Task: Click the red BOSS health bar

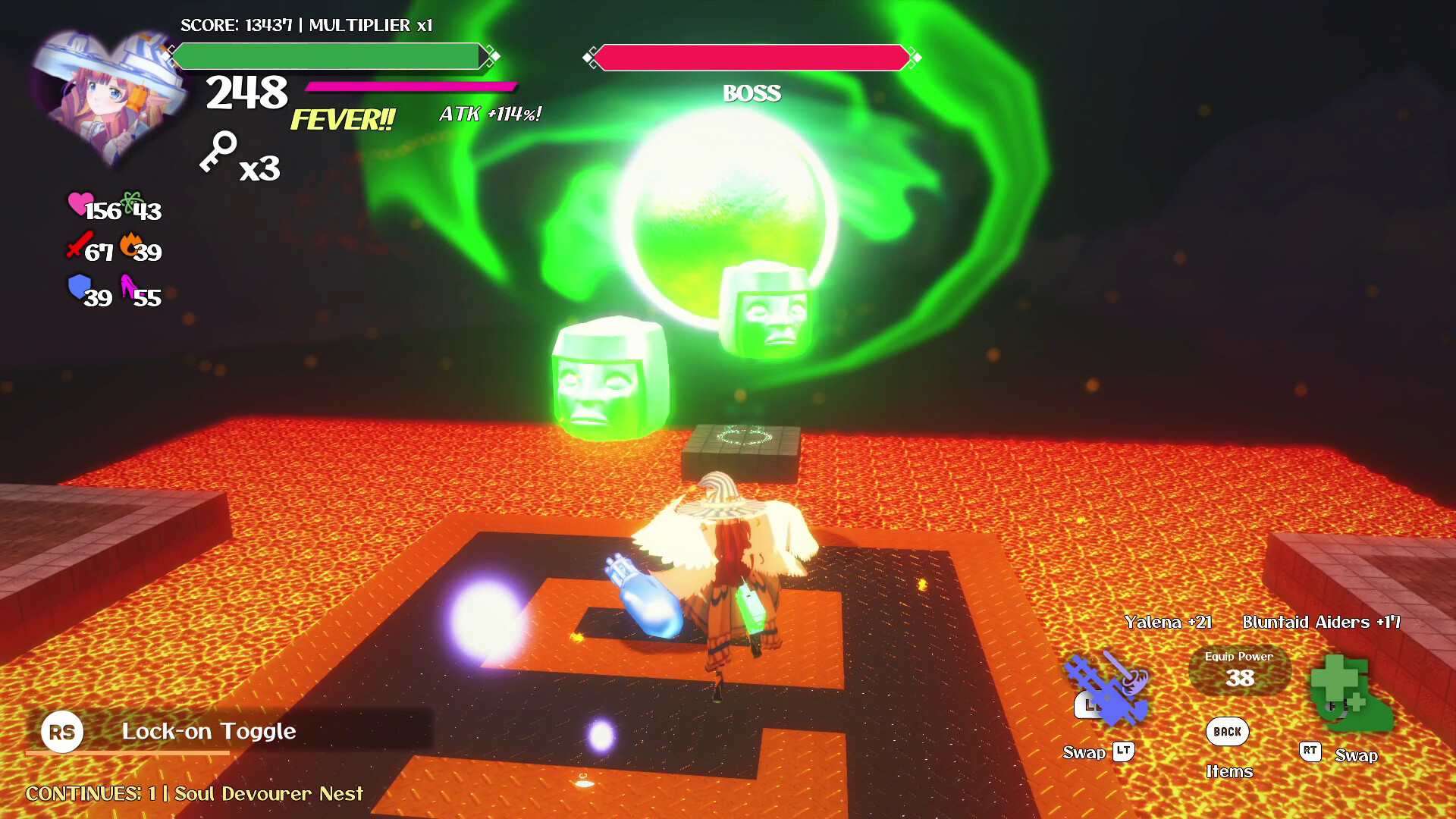Action: pos(752,56)
